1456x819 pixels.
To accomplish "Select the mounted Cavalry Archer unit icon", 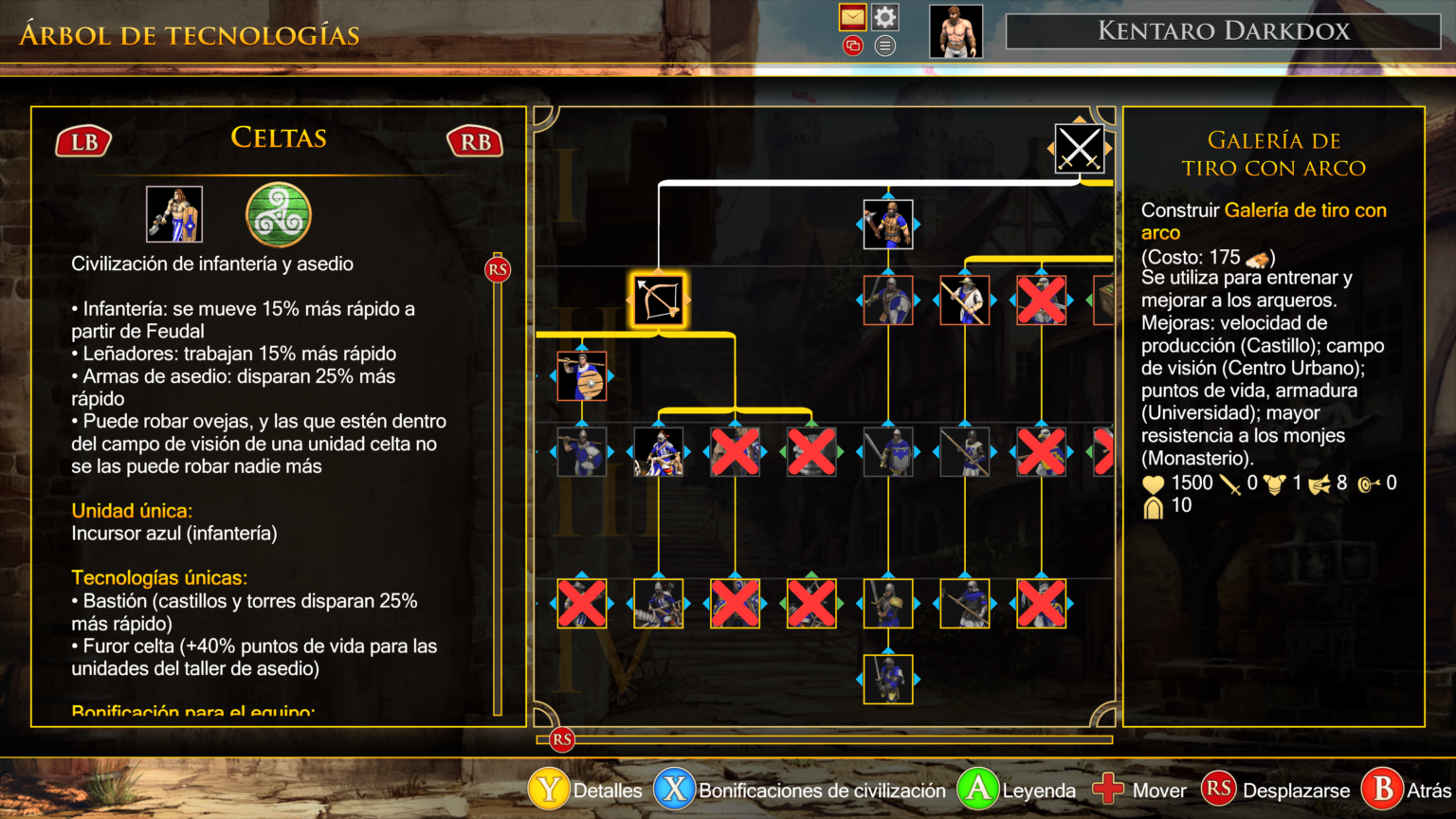I will (x=657, y=452).
